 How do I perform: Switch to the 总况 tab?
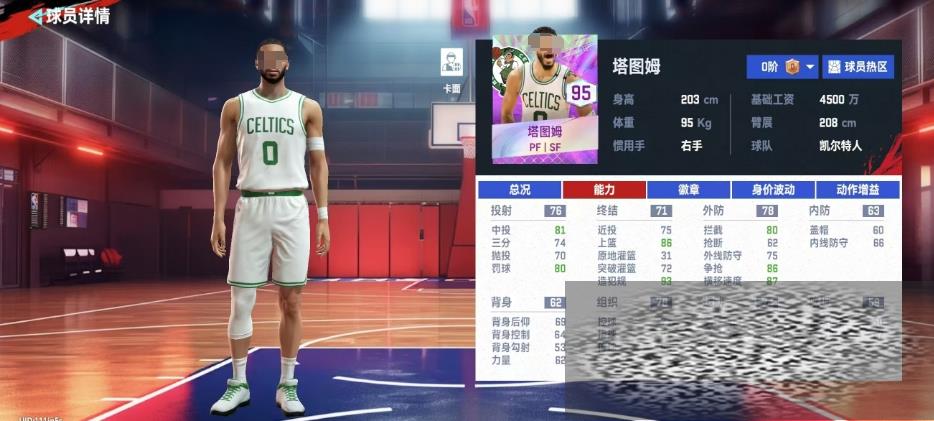click(519, 189)
